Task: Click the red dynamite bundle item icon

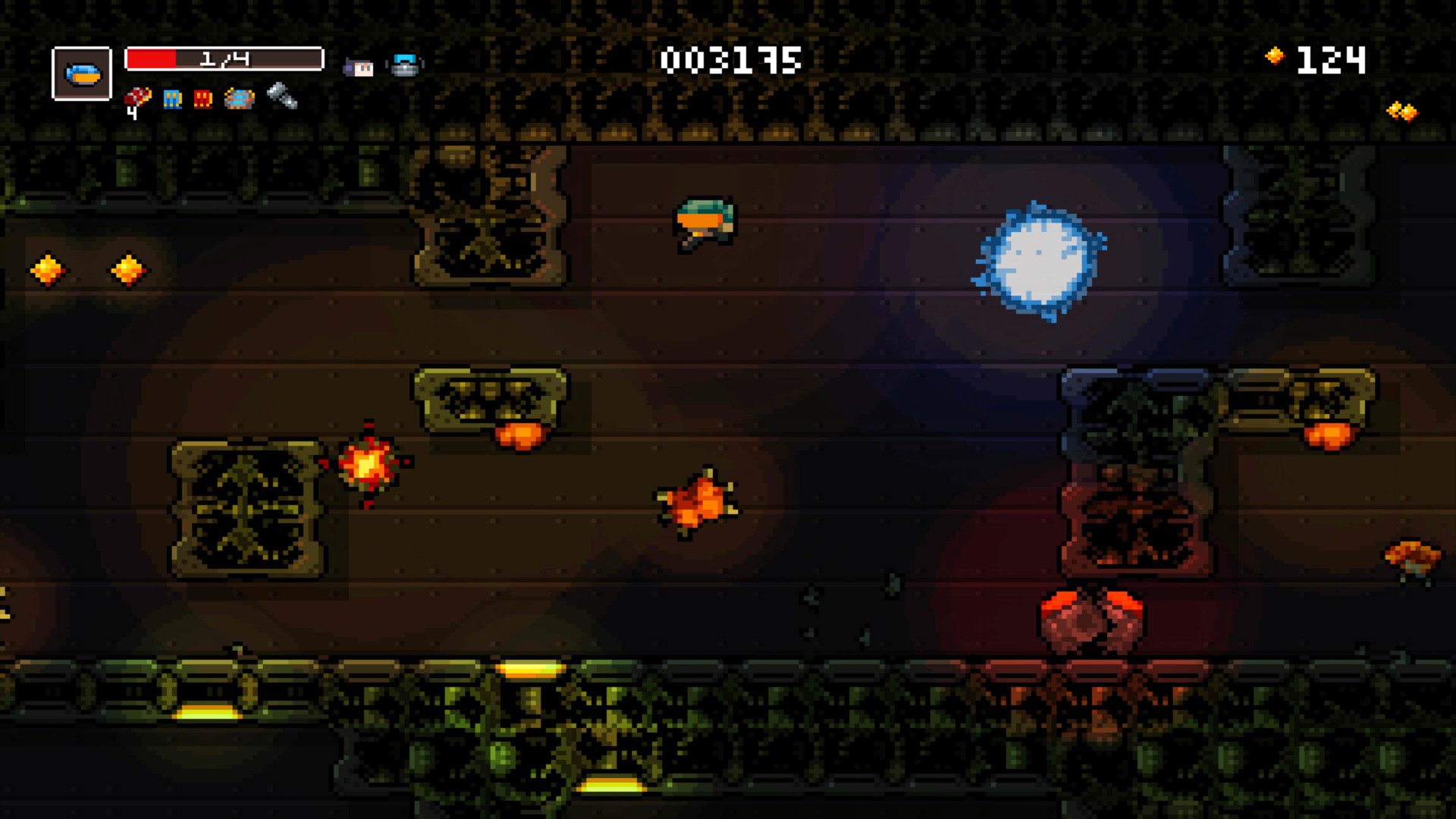Action: (137, 99)
